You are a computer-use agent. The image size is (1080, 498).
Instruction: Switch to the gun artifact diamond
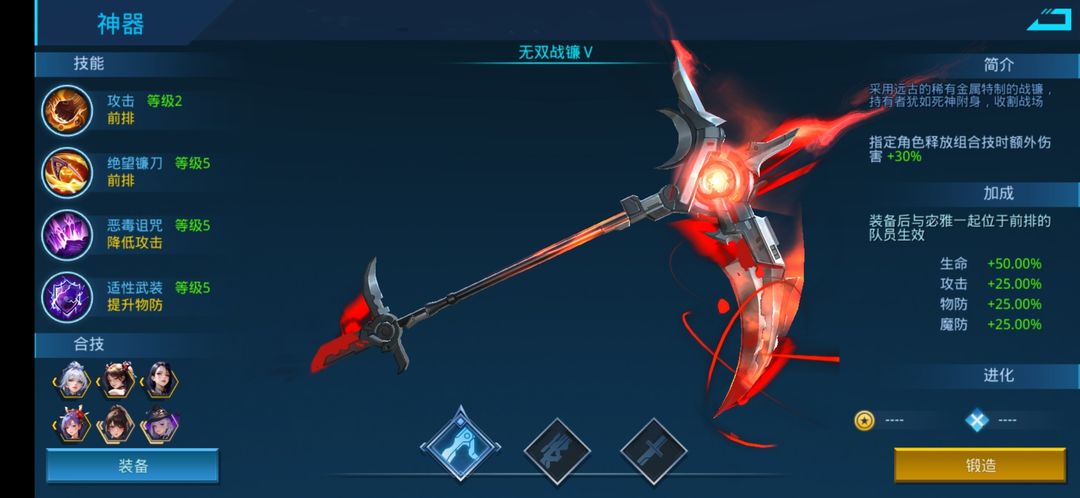pyautogui.click(x=556, y=448)
